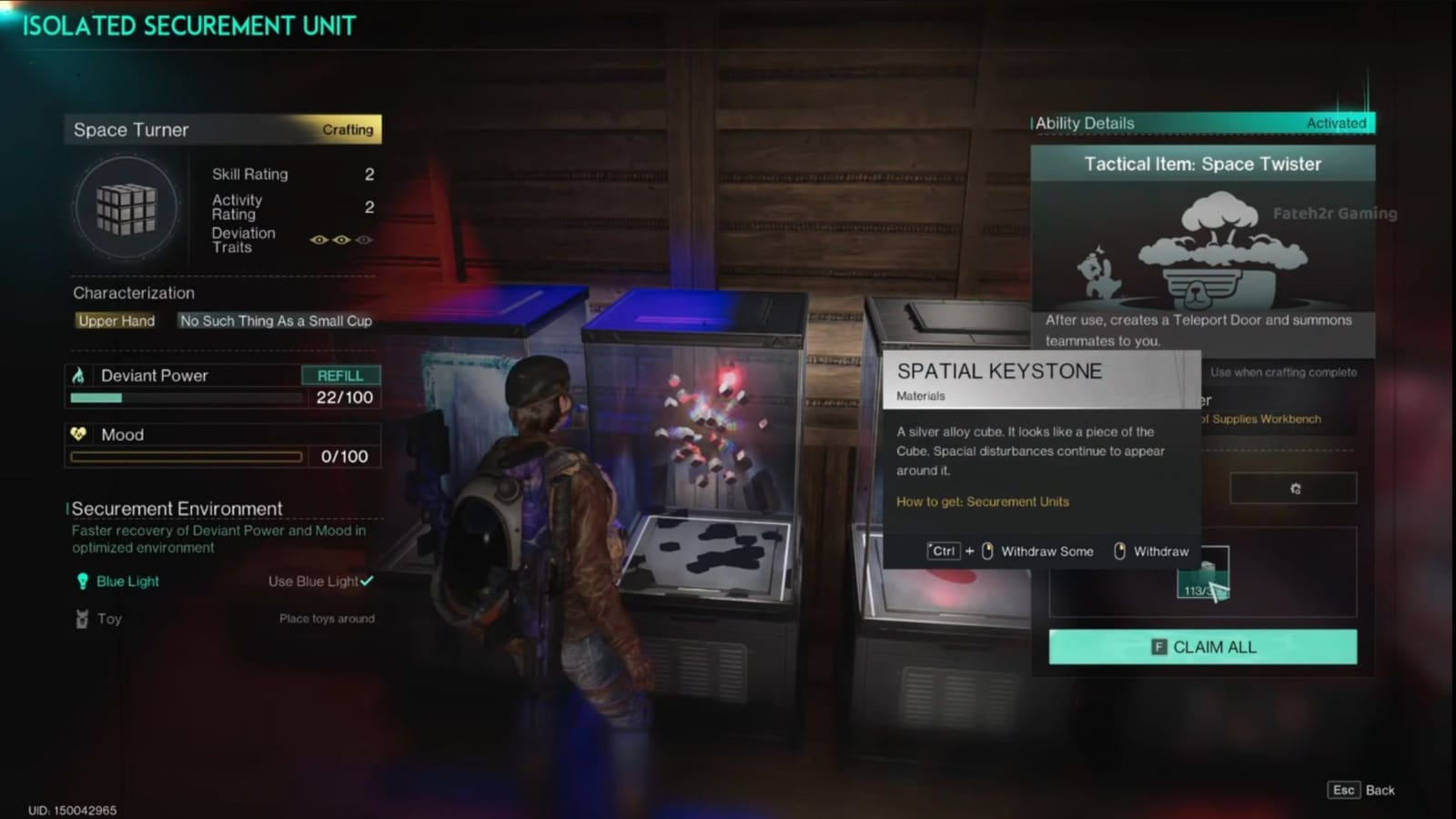Click the Mood heart icon
The width and height of the screenshot is (1456, 819).
80,434
